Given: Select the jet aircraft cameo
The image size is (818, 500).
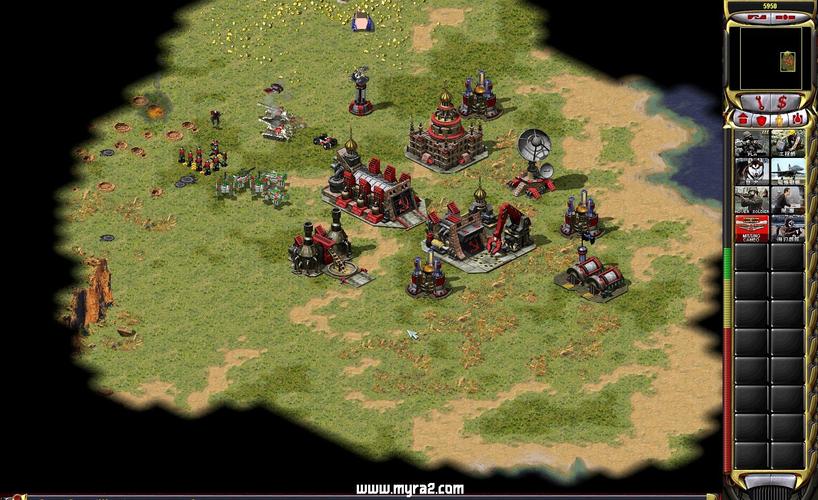Looking at the screenshot, I should pos(788,172).
